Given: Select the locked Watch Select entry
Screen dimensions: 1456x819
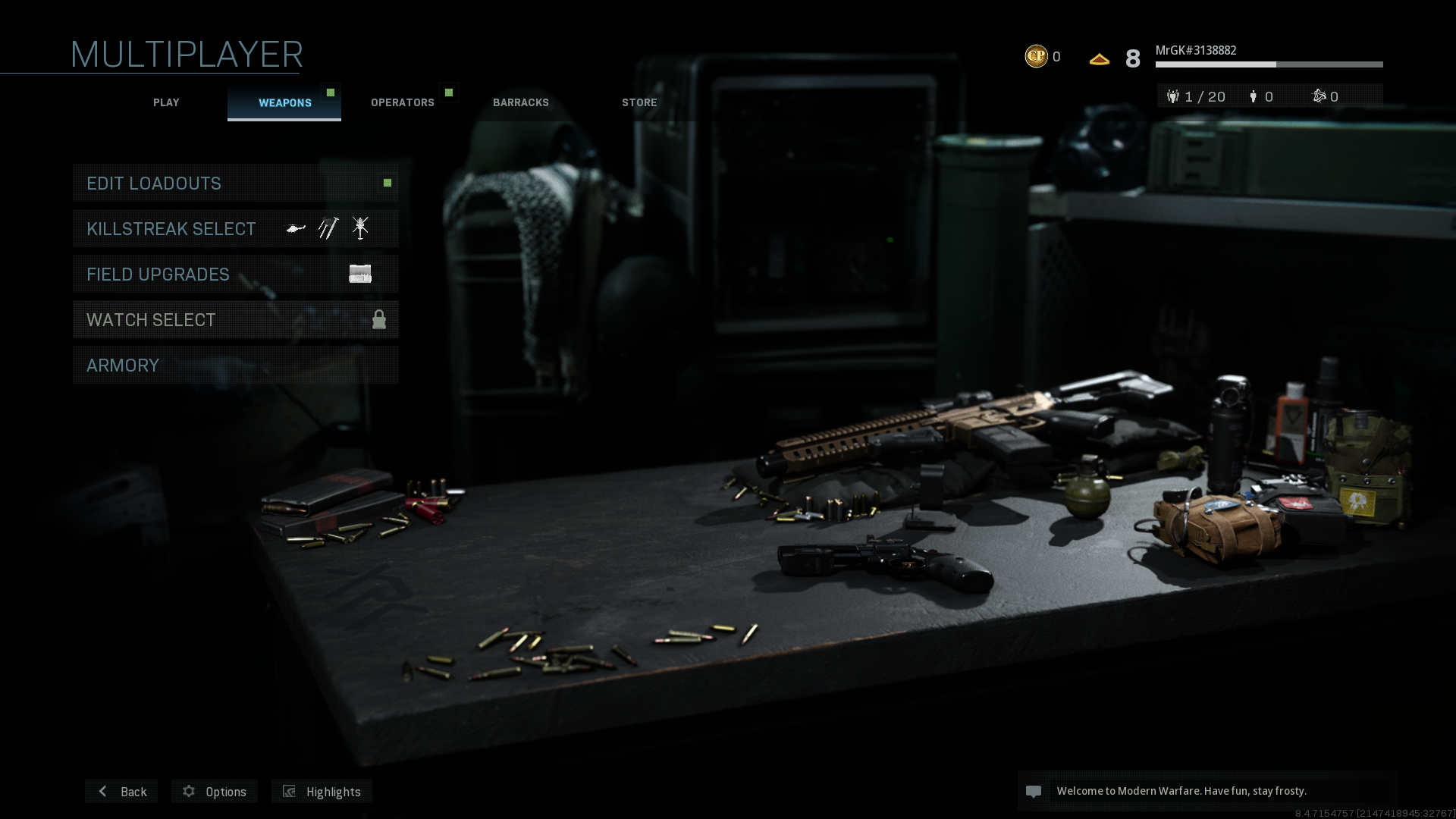Looking at the screenshot, I should [x=235, y=320].
